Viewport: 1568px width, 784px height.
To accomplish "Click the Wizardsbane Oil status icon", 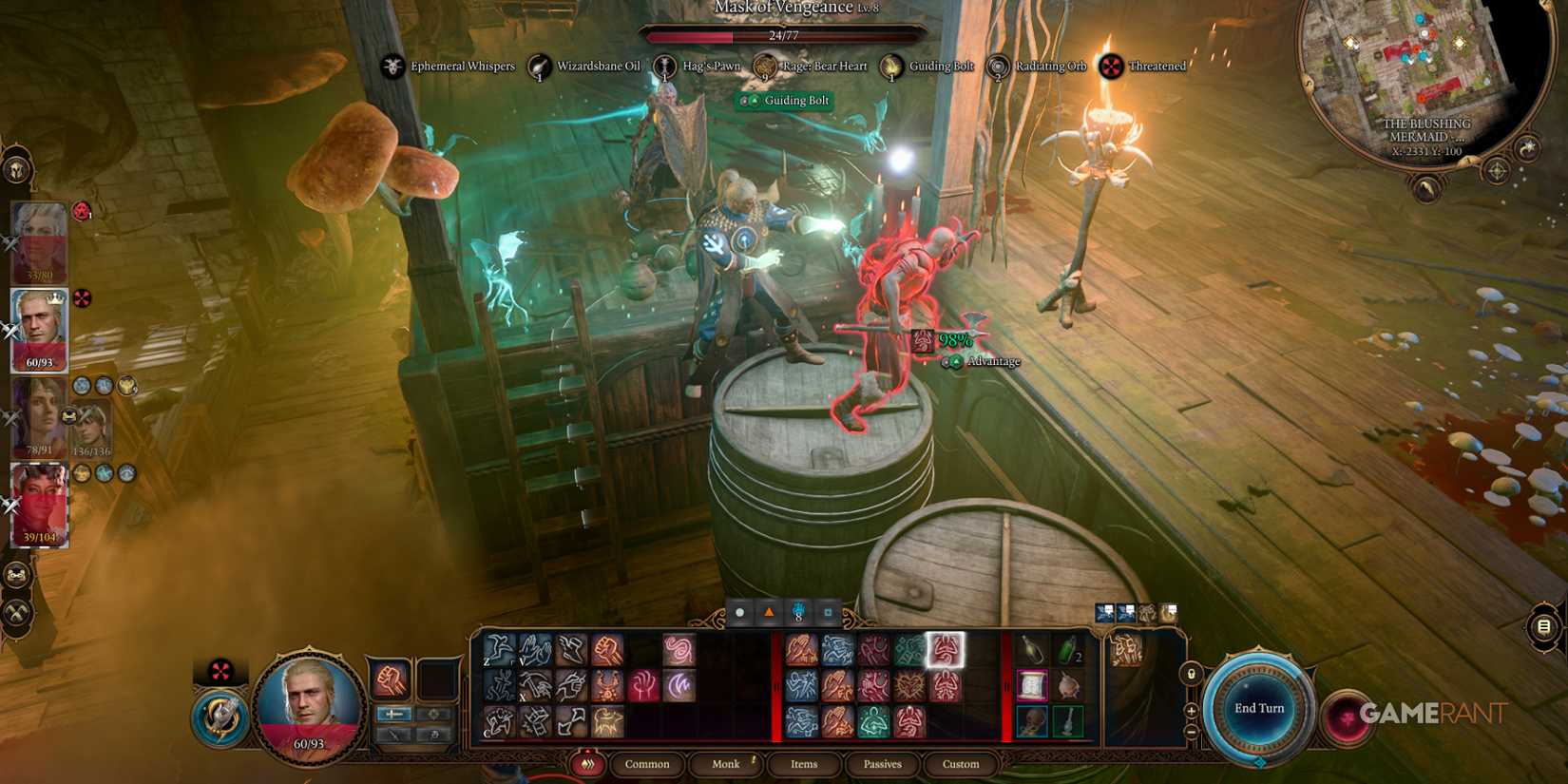I will click(x=539, y=66).
